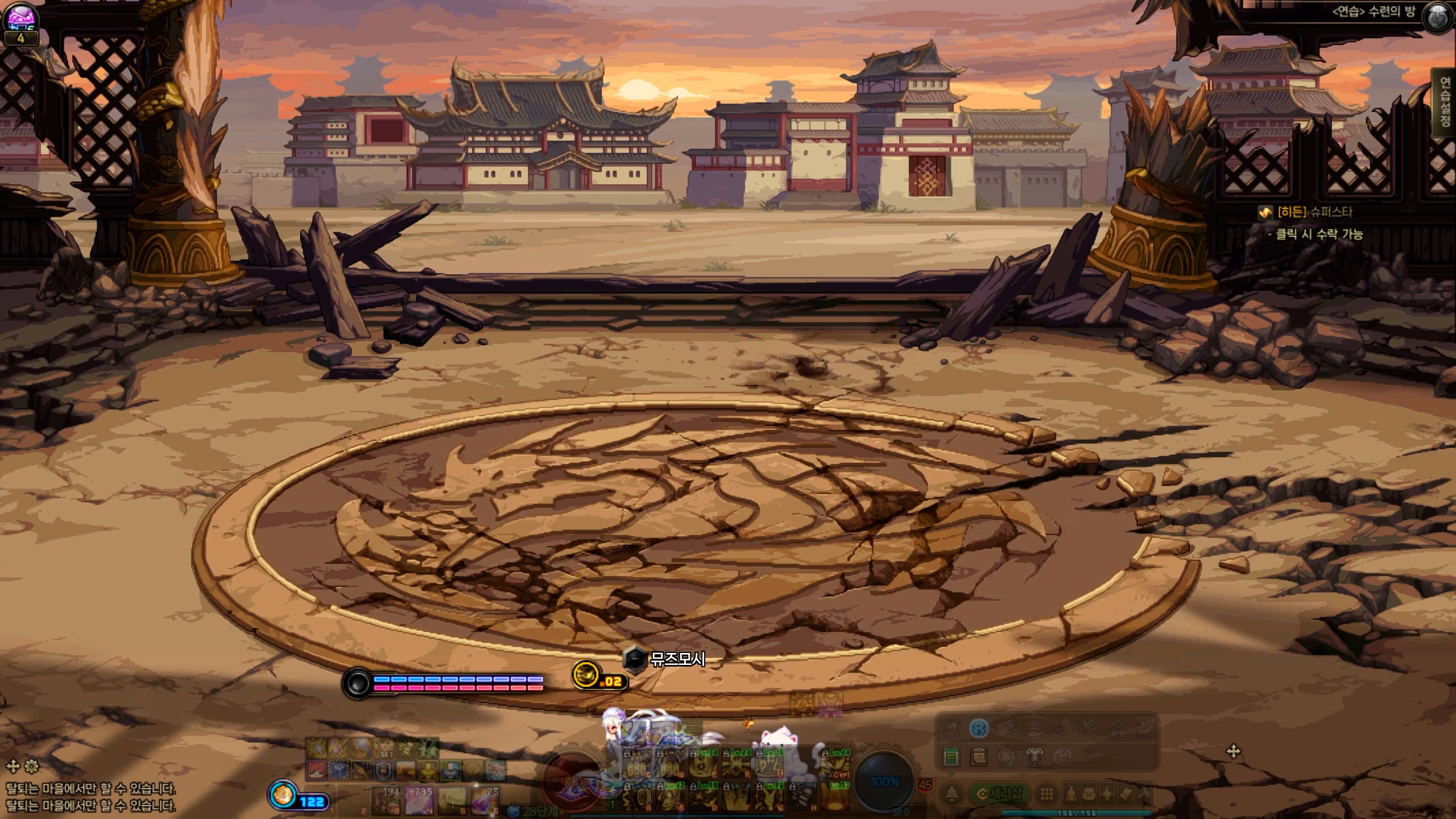Activate the Lv.44 skill on the Ctrl slot
1456x819 pixels.
pyautogui.click(x=836, y=764)
